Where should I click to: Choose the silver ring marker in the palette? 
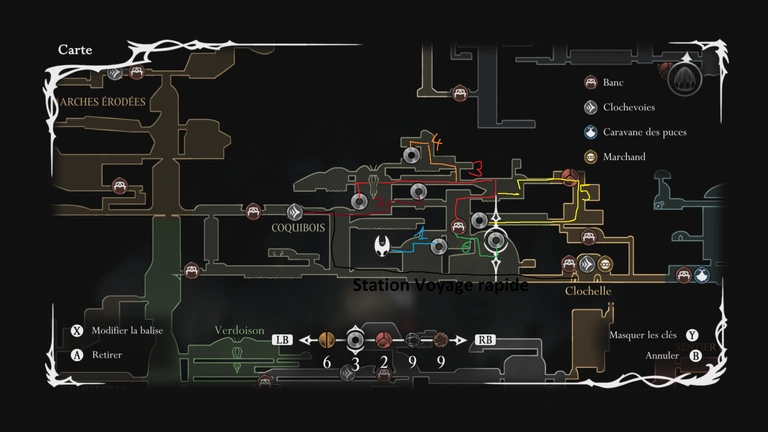coord(354,339)
